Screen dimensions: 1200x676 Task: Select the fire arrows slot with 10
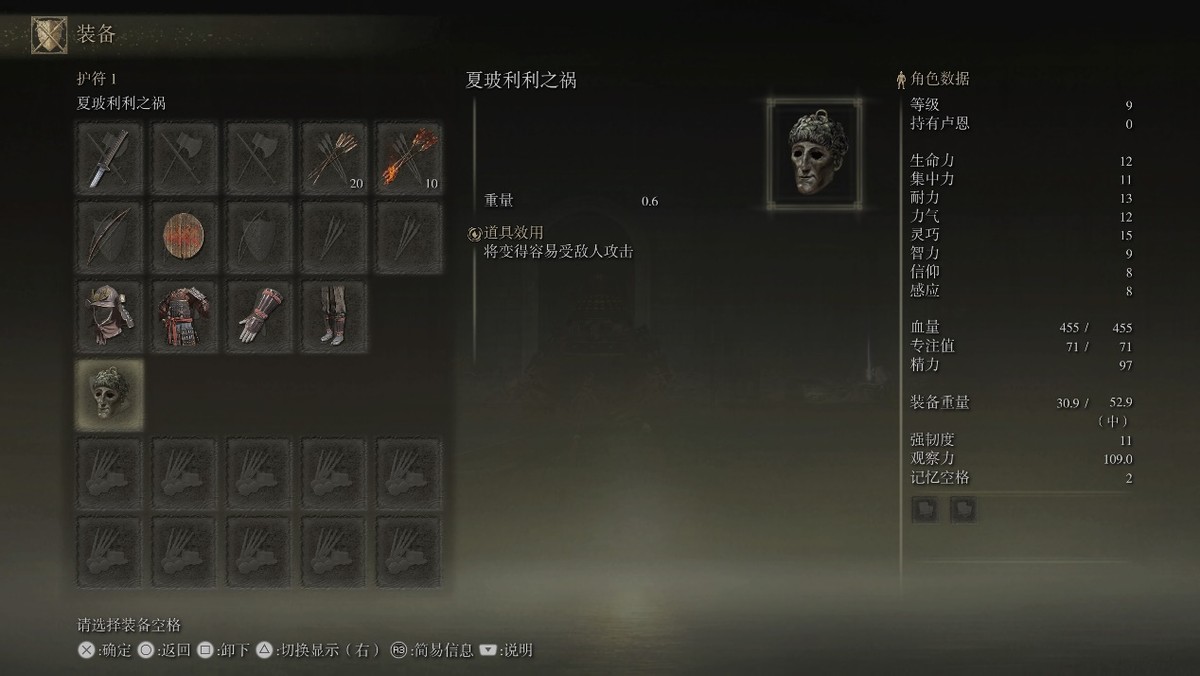409,156
